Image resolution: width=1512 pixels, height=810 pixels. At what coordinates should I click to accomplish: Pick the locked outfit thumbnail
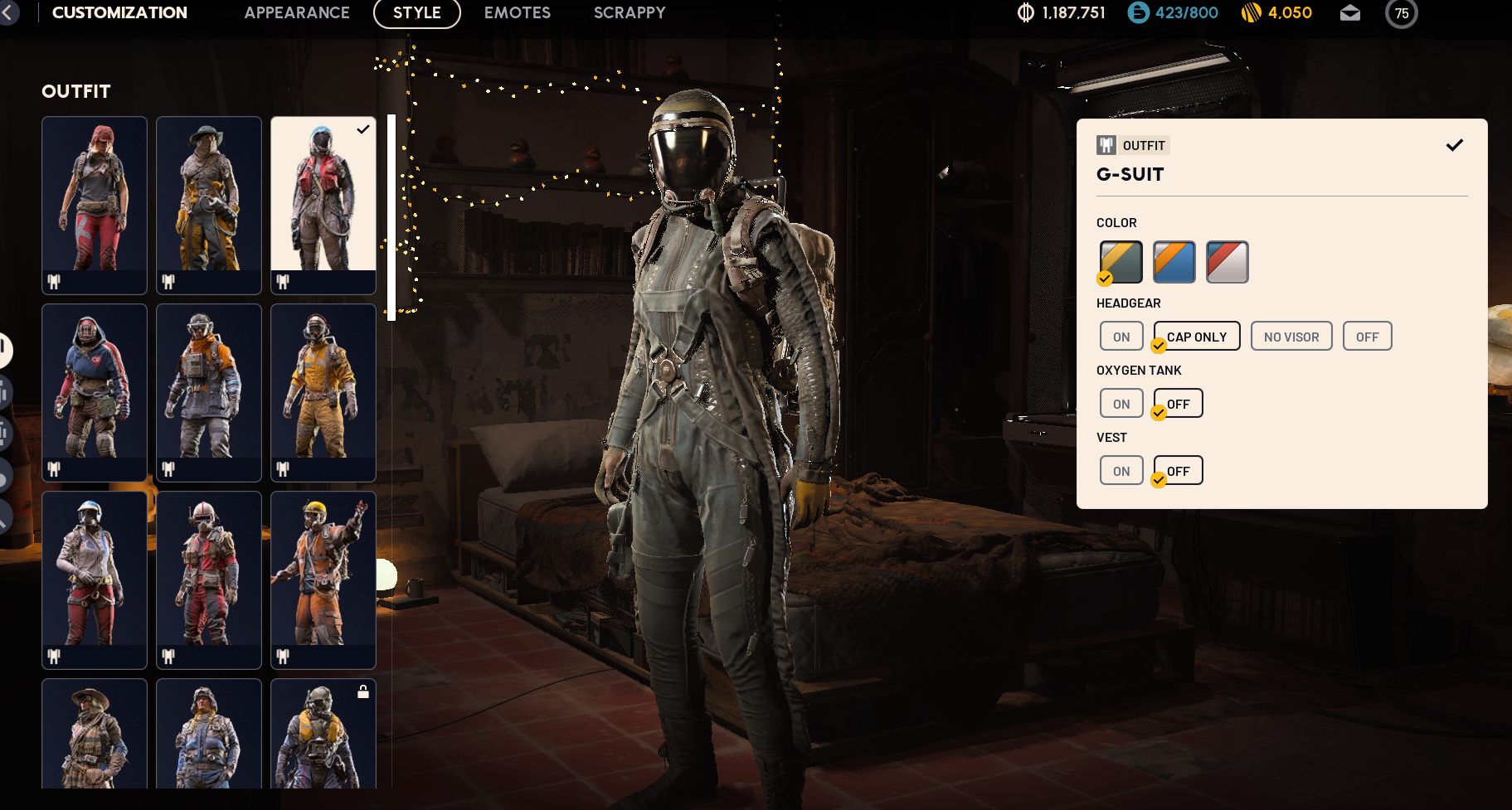tap(323, 734)
